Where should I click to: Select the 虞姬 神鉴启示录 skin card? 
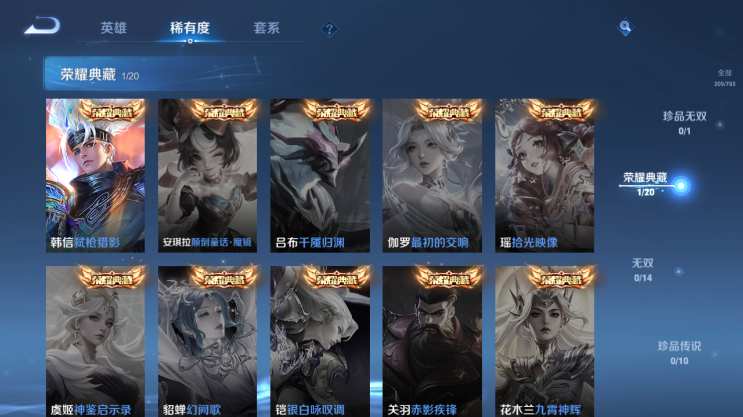pyautogui.click(x=95, y=342)
